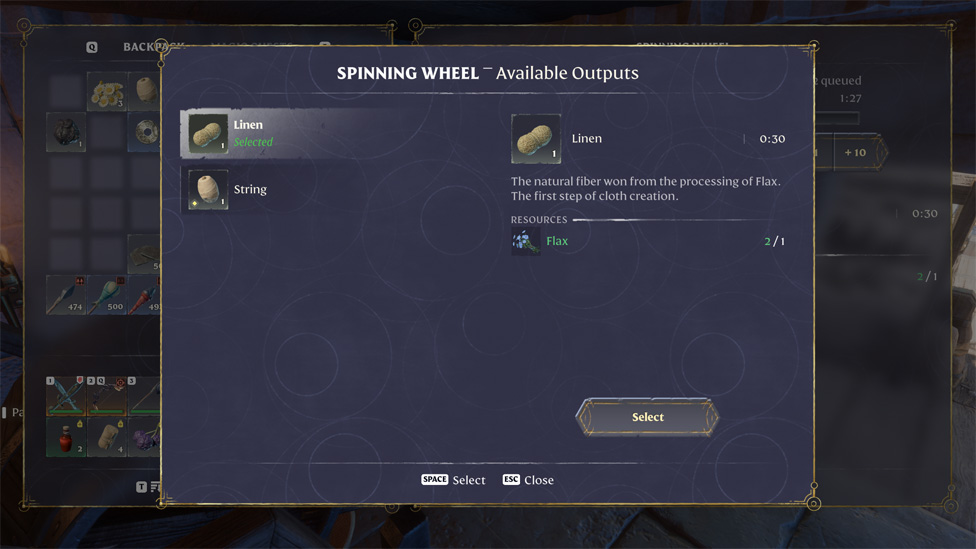Screen dimensions: 976x549
Task: Click the Flax resource icon
Action: click(525, 241)
